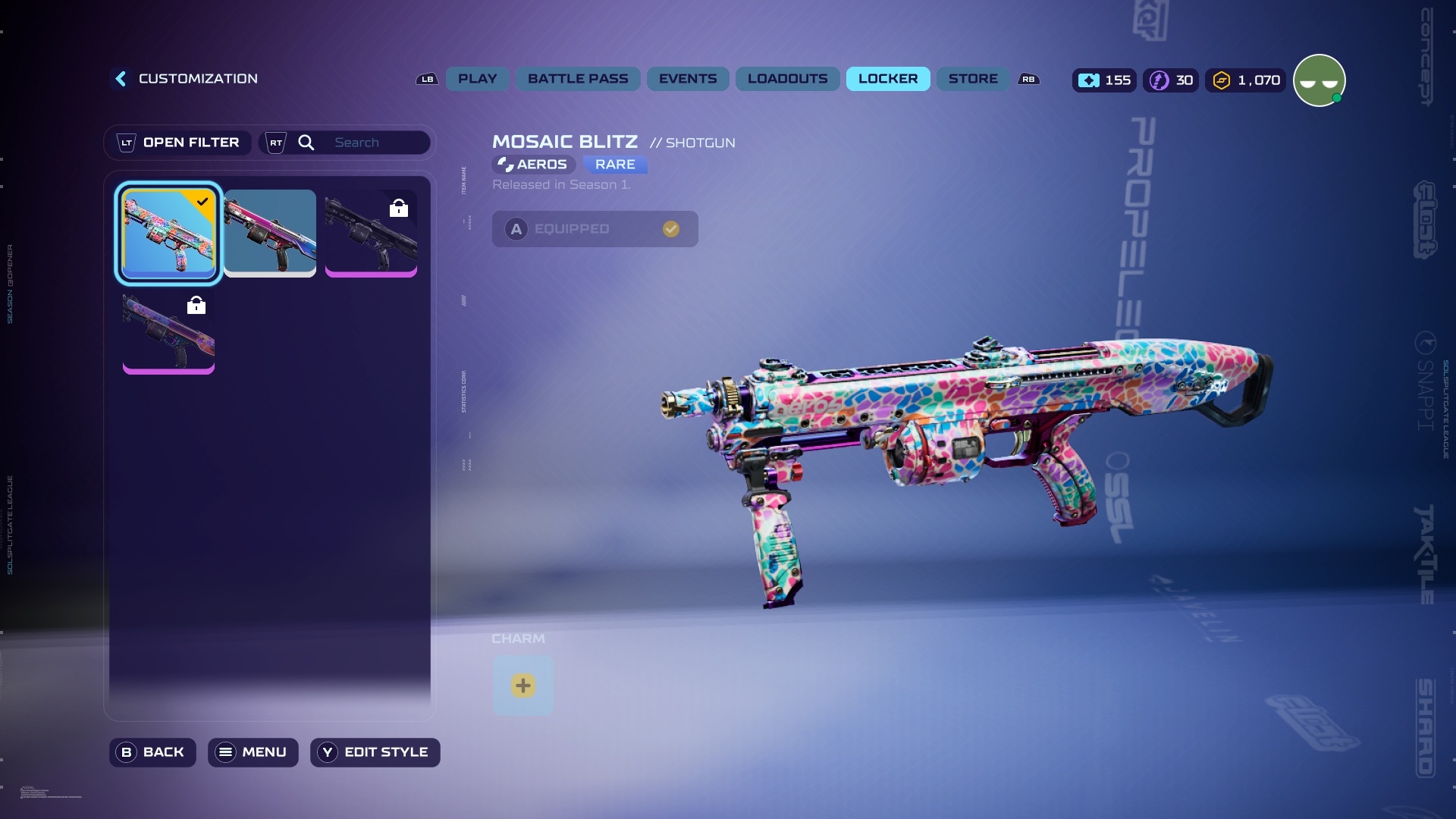Open Edit Style for this skin
The height and width of the screenshot is (819, 1456).
[x=375, y=752]
